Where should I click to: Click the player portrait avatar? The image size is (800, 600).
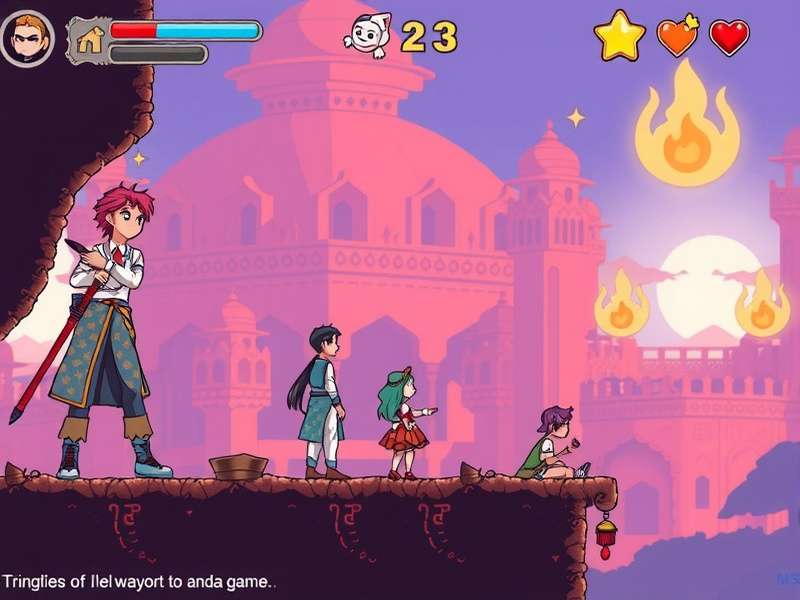[x=27, y=39]
